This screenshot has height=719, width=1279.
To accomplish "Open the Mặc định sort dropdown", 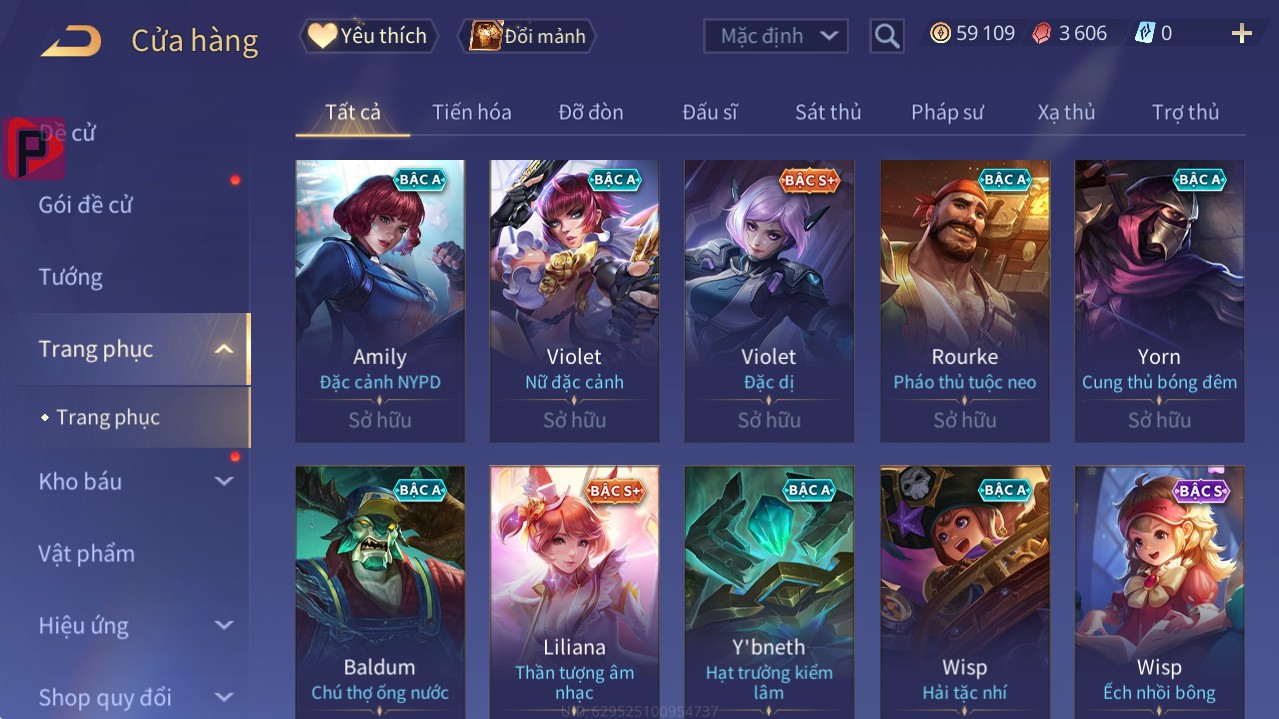I will 776,36.
